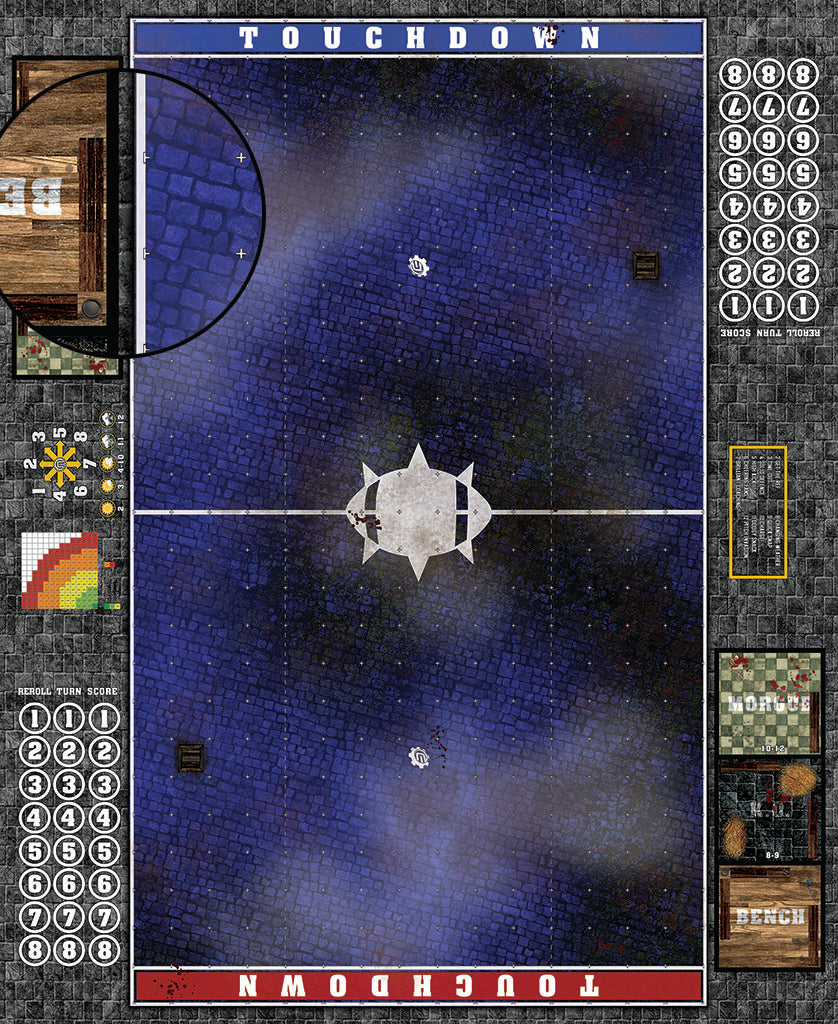Open the yellow-framed kick-off table
This screenshot has height=1024, width=838.
click(758, 512)
